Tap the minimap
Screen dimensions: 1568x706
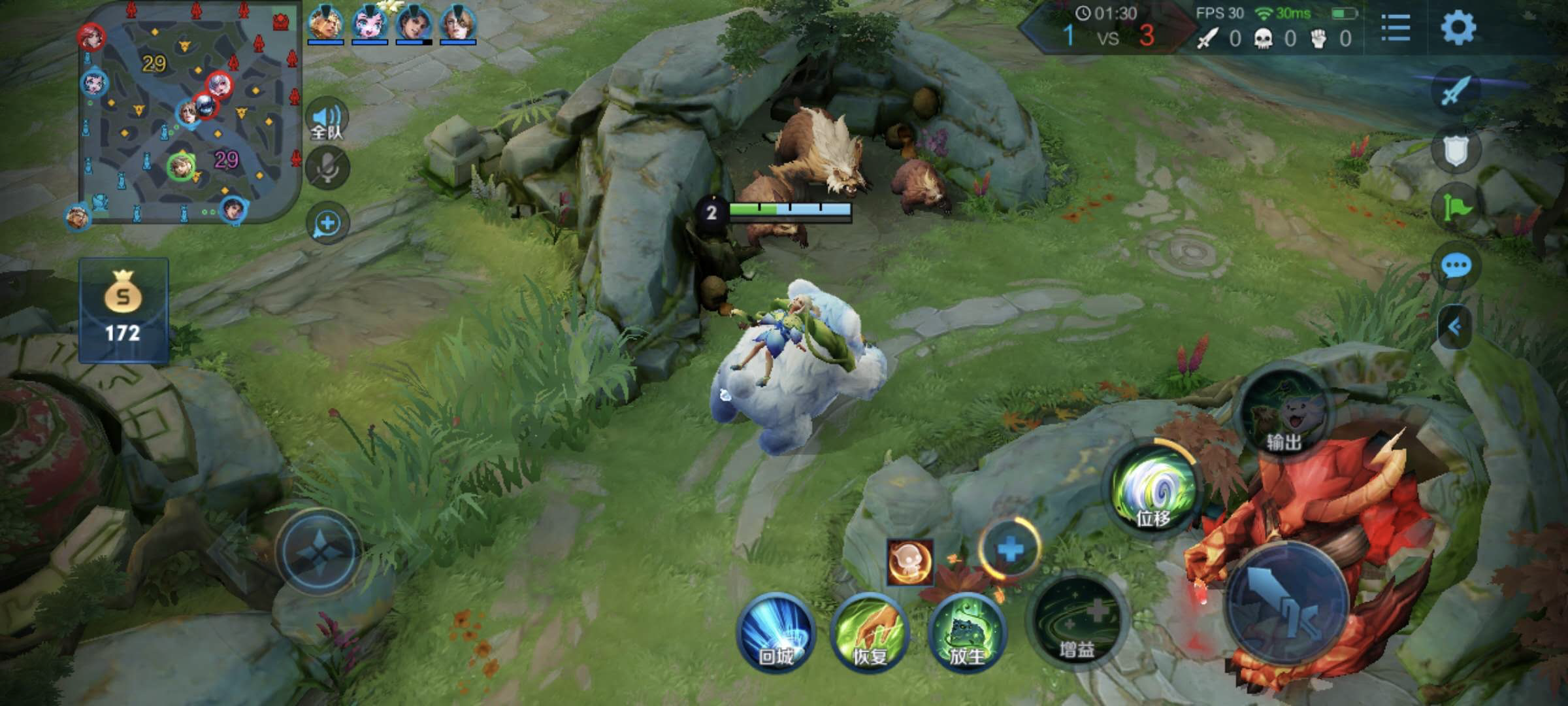point(189,111)
